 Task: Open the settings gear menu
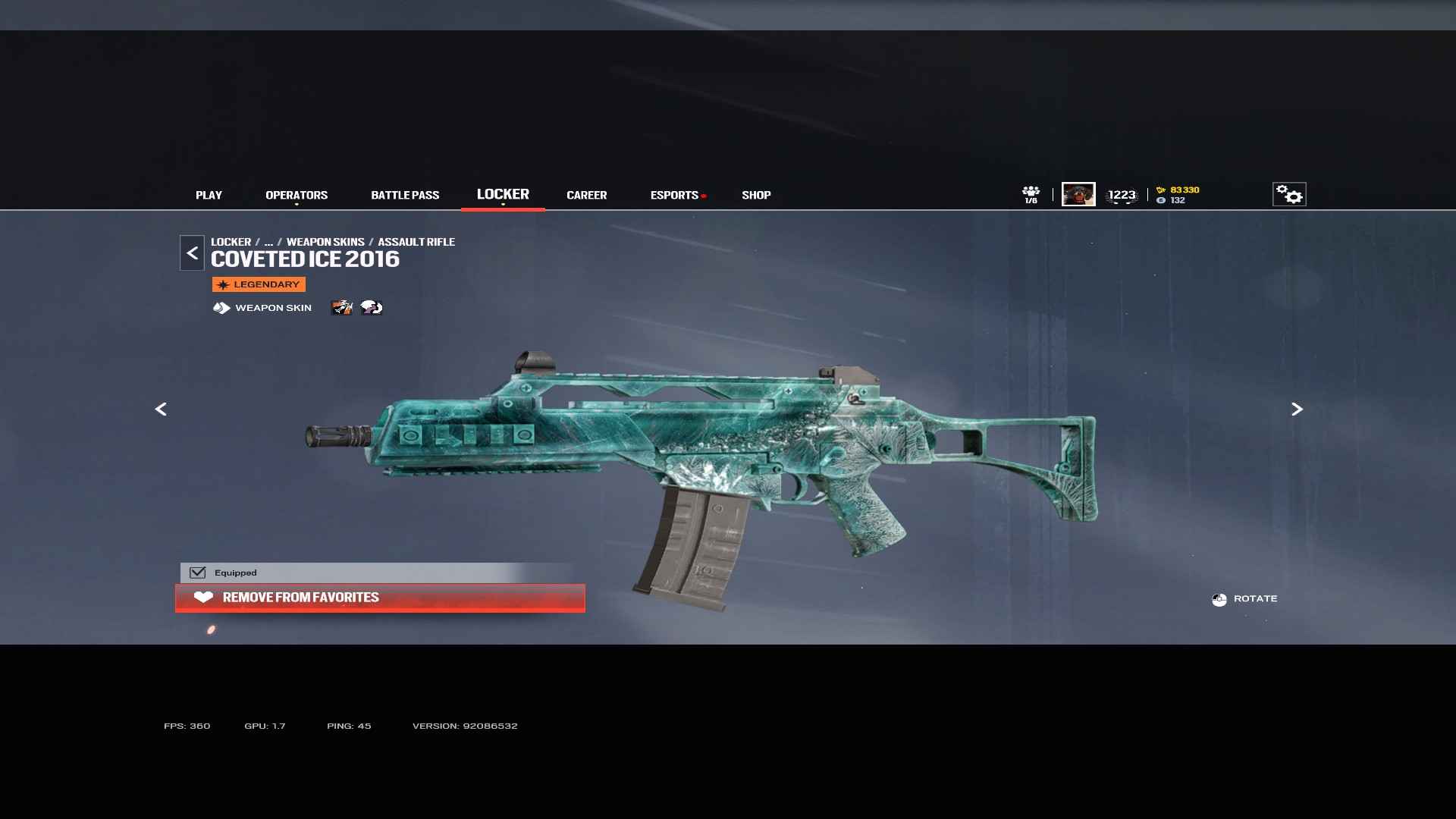point(1289,194)
